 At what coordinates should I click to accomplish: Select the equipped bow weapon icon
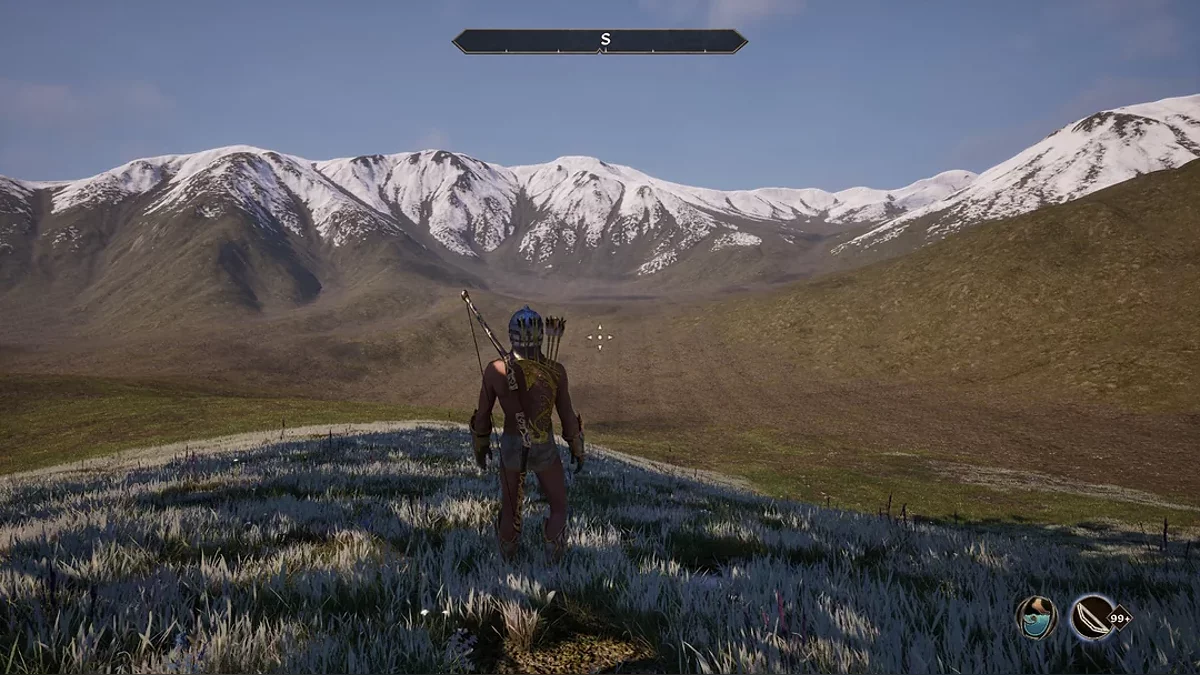pyautogui.click(x=1093, y=617)
